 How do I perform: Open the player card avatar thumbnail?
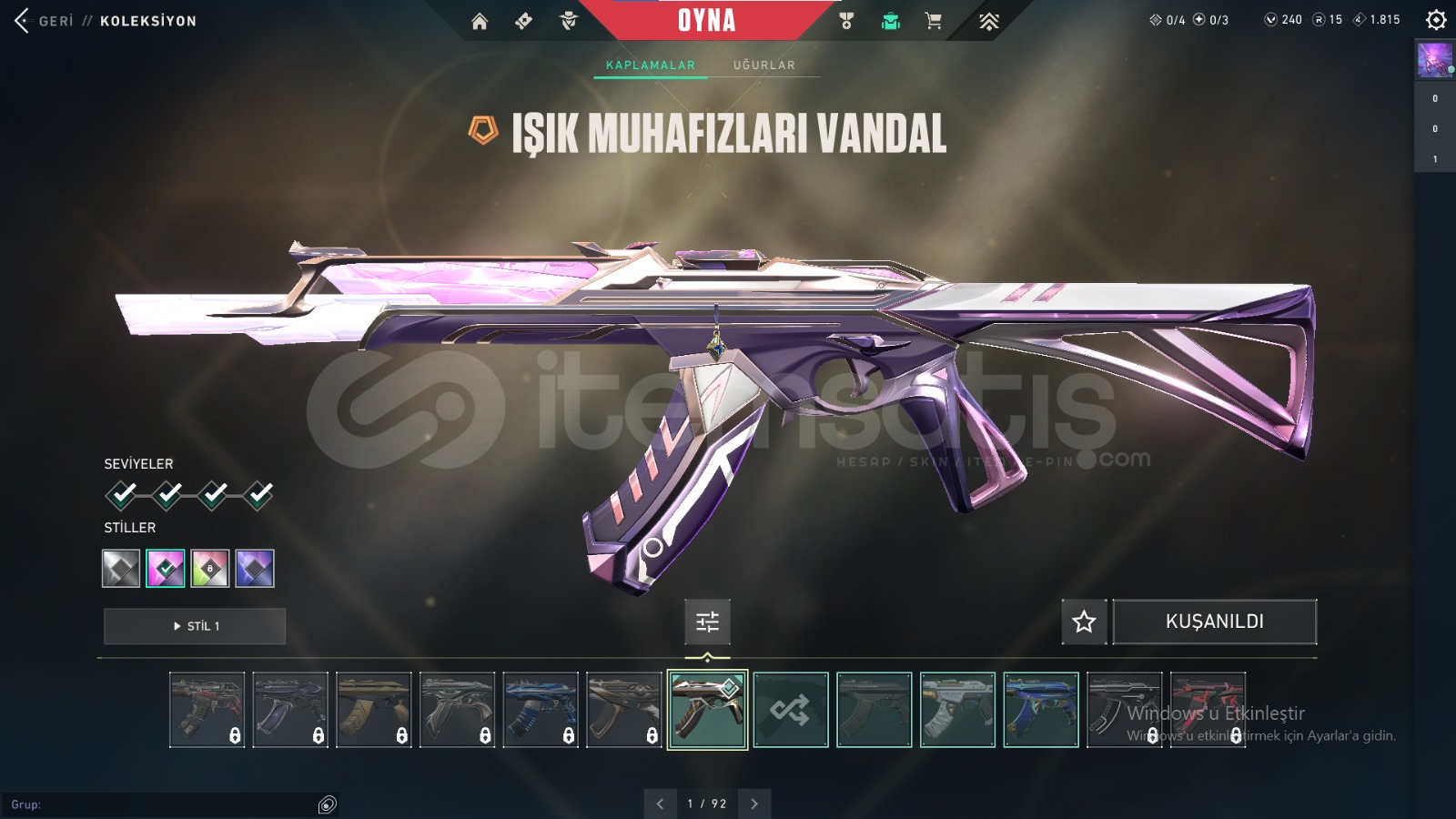pyautogui.click(x=1434, y=60)
